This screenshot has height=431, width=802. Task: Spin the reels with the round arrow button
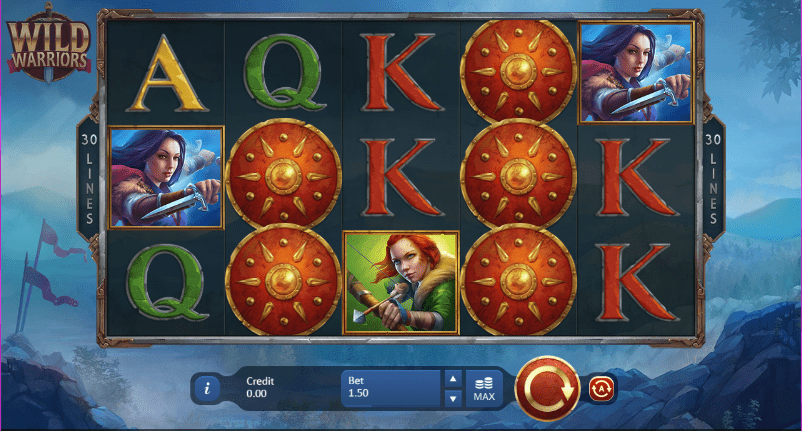(547, 388)
